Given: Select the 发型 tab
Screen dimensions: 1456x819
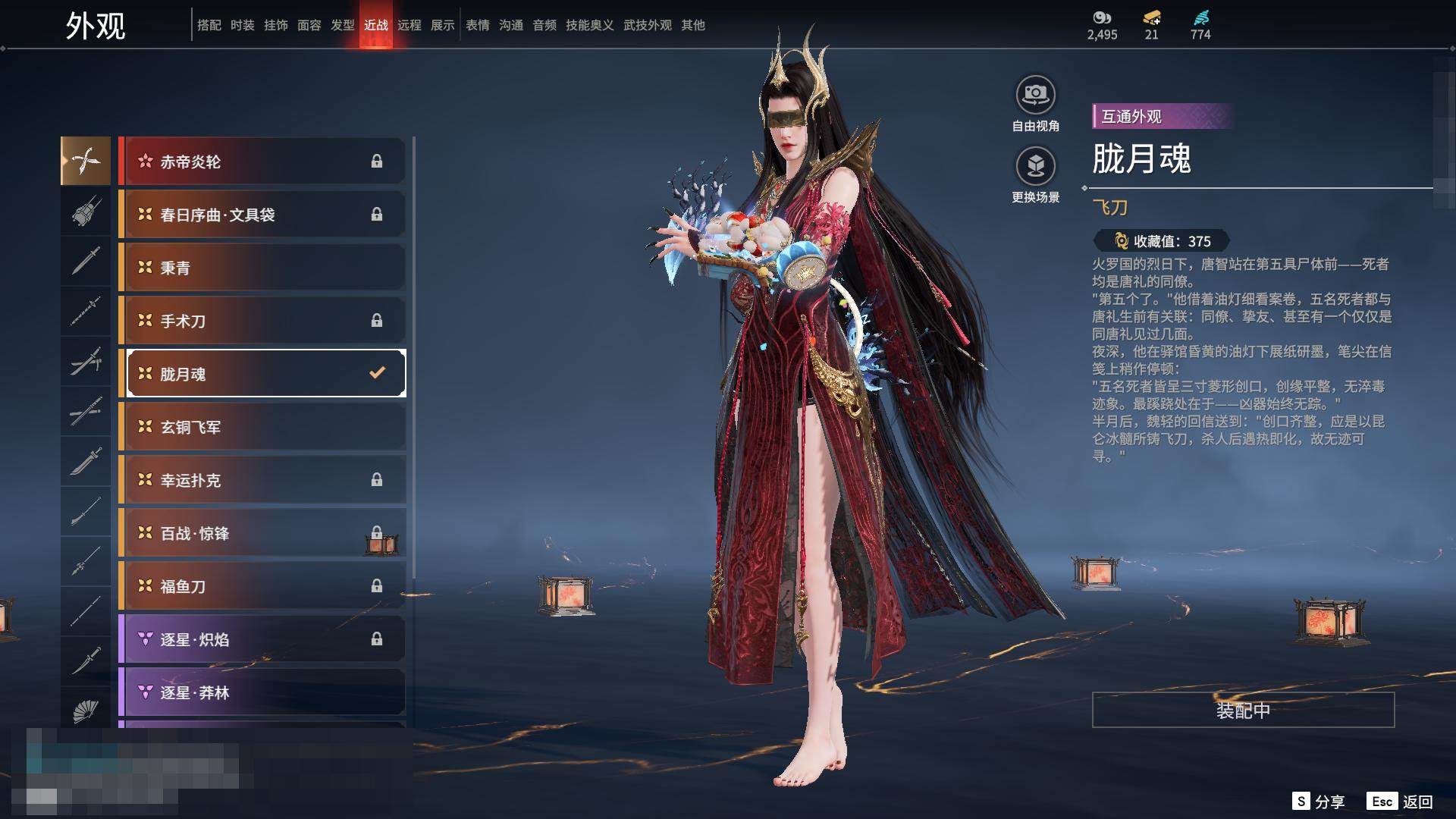Looking at the screenshot, I should point(343,25).
